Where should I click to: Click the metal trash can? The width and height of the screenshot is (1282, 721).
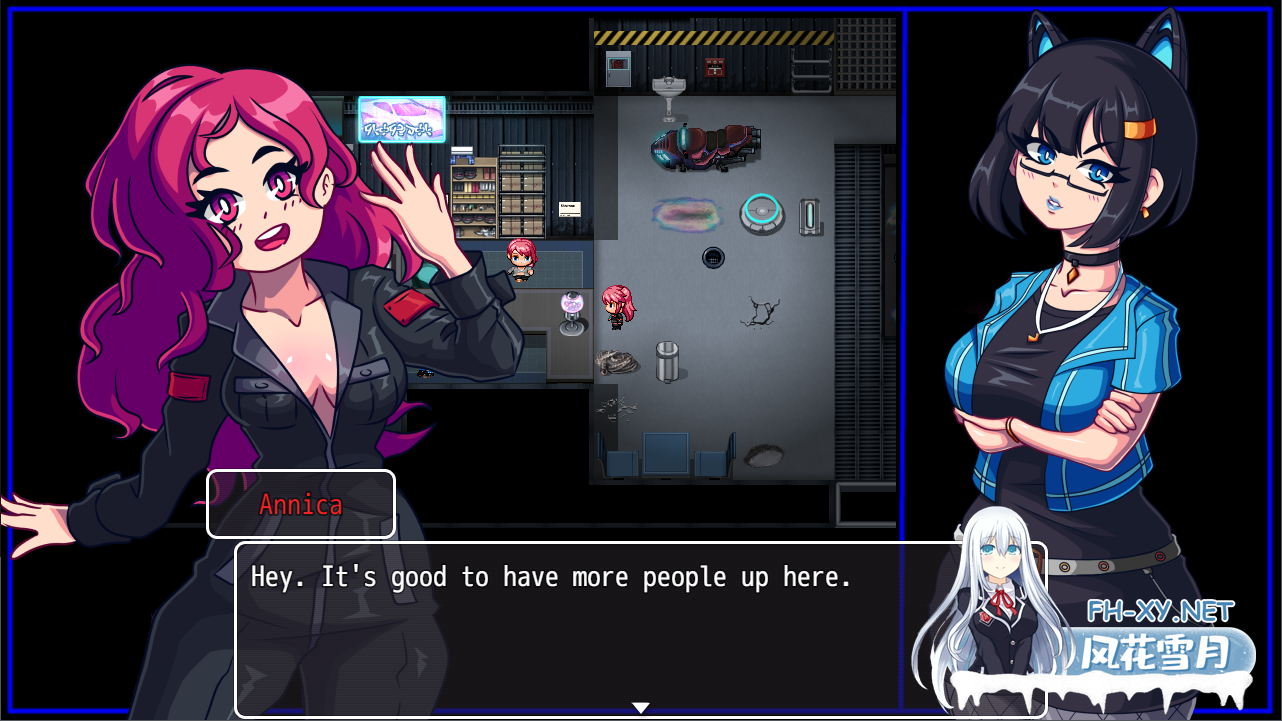pyautogui.click(x=667, y=360)
